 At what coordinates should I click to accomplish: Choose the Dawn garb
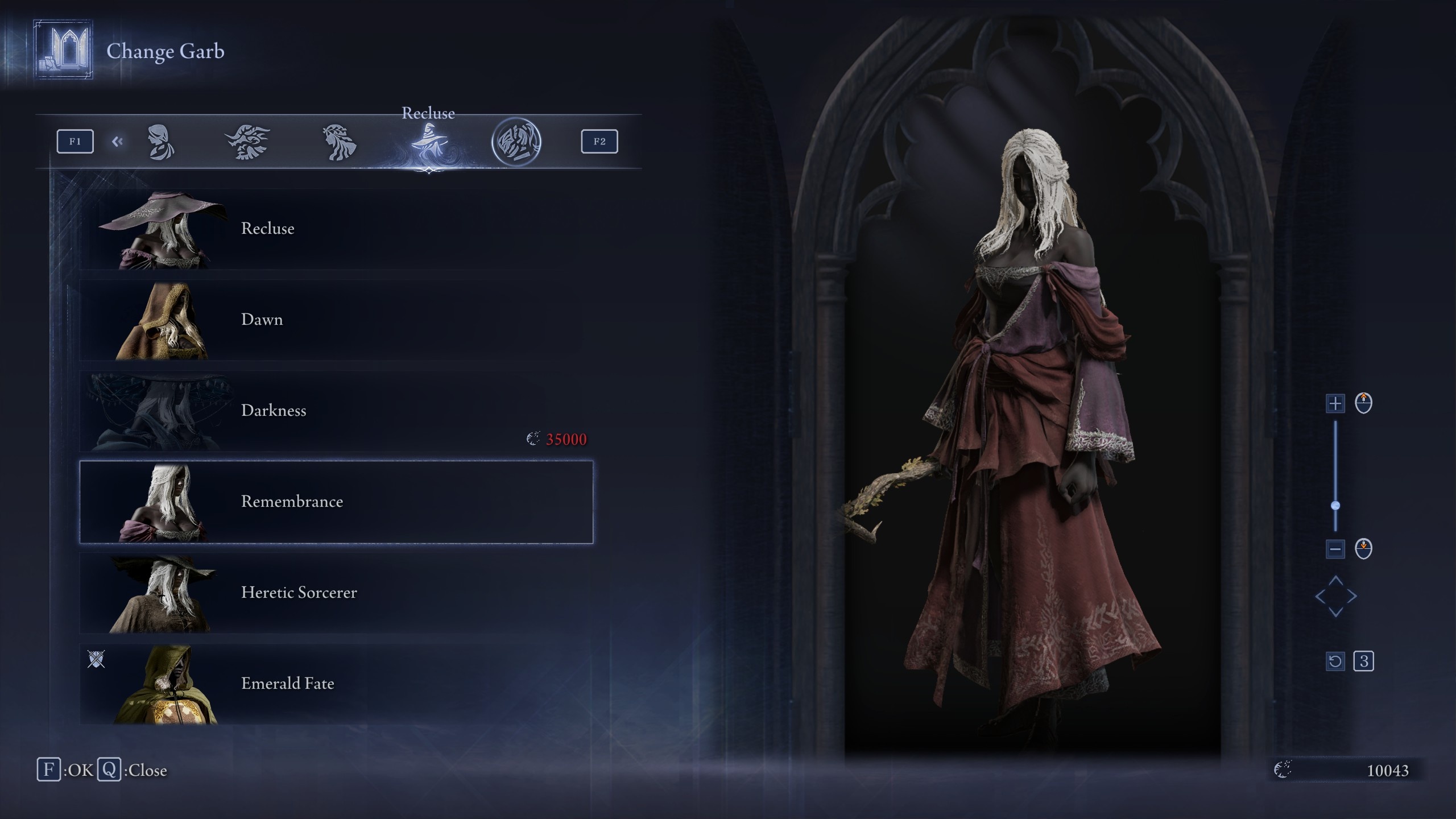[x=336, y=320]
